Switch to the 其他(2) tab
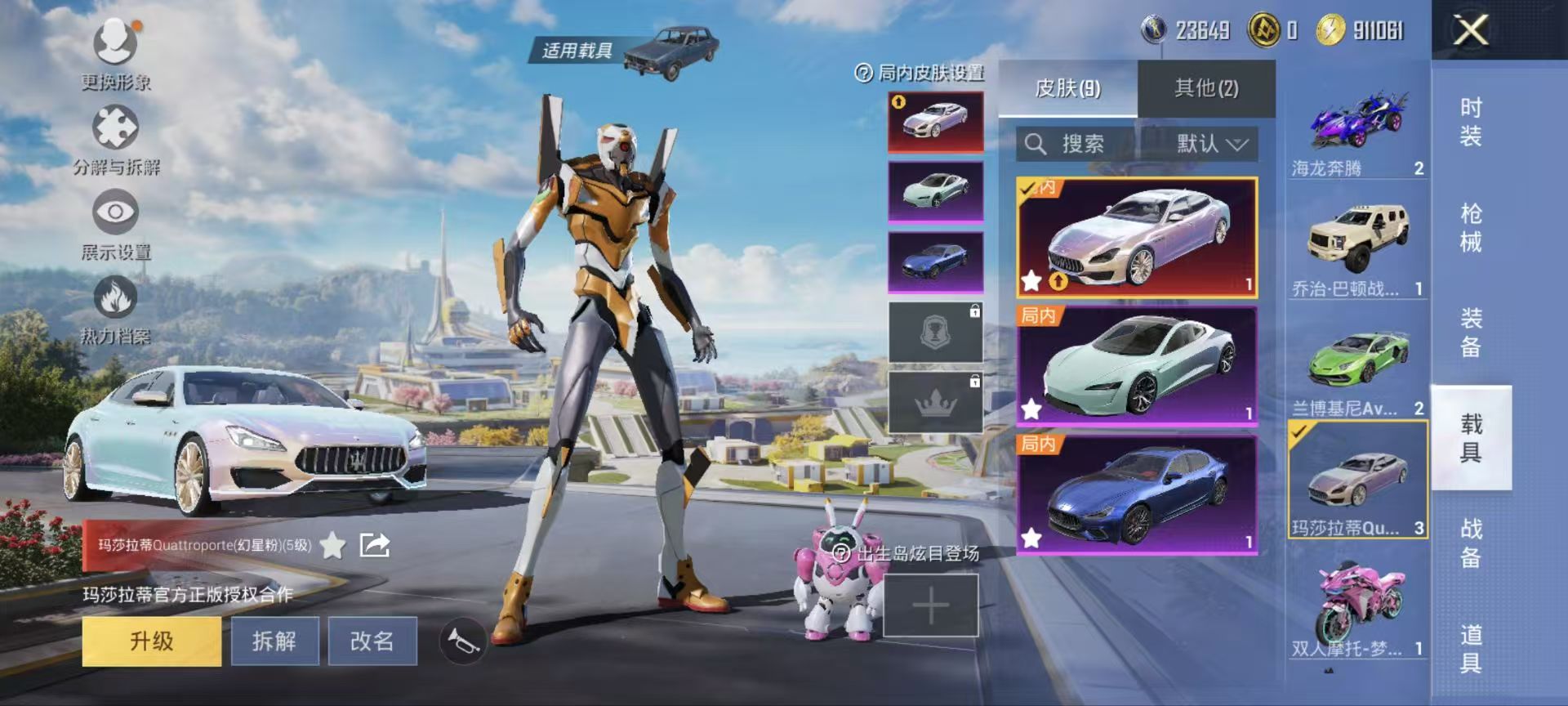This screenshot has width=1568, height=706. click(x=1206, y=88)
